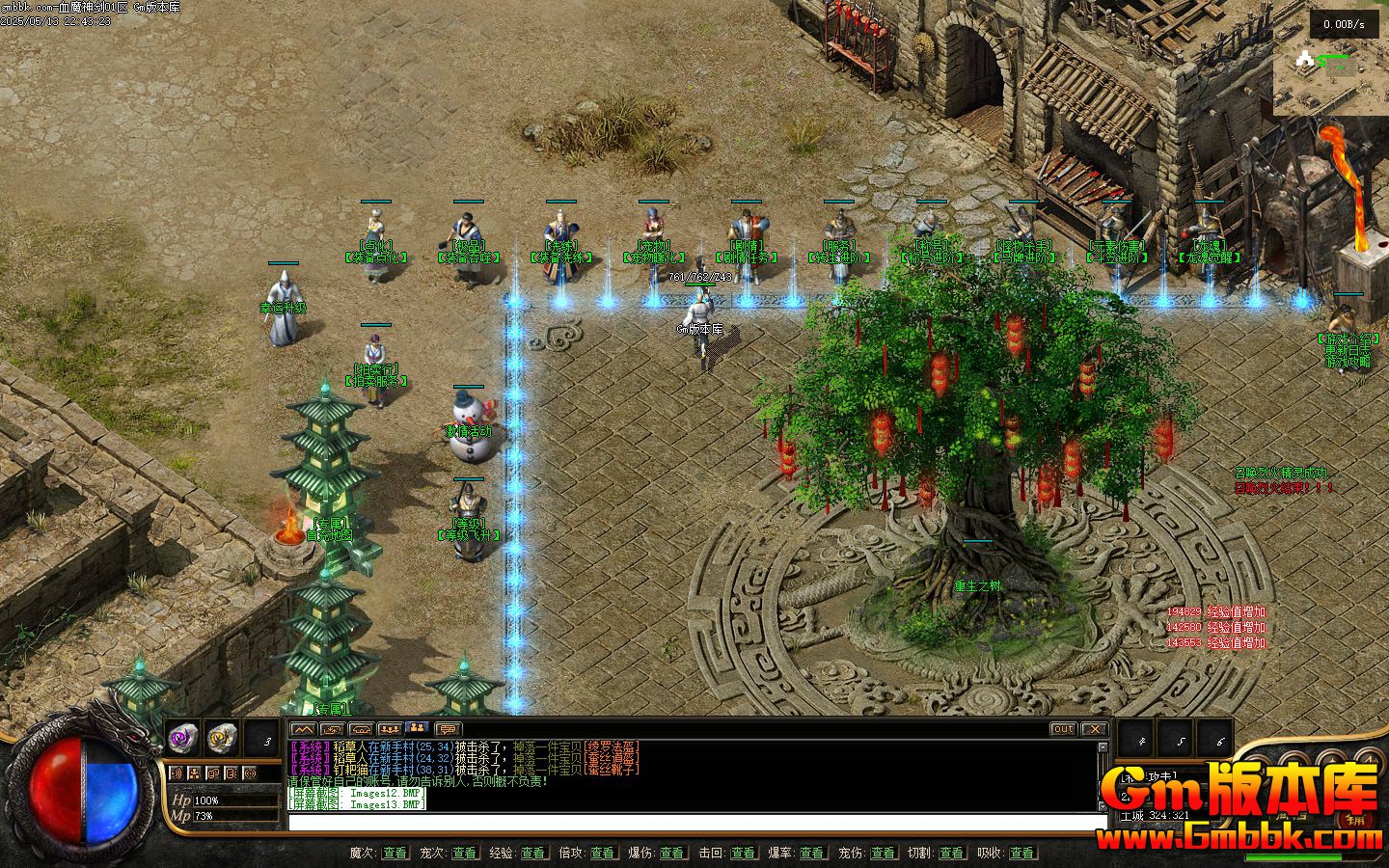Screen dimensions: 1389x868
Task: View the 宠次 stat with 查看
Action: click(x=464, y=854)
